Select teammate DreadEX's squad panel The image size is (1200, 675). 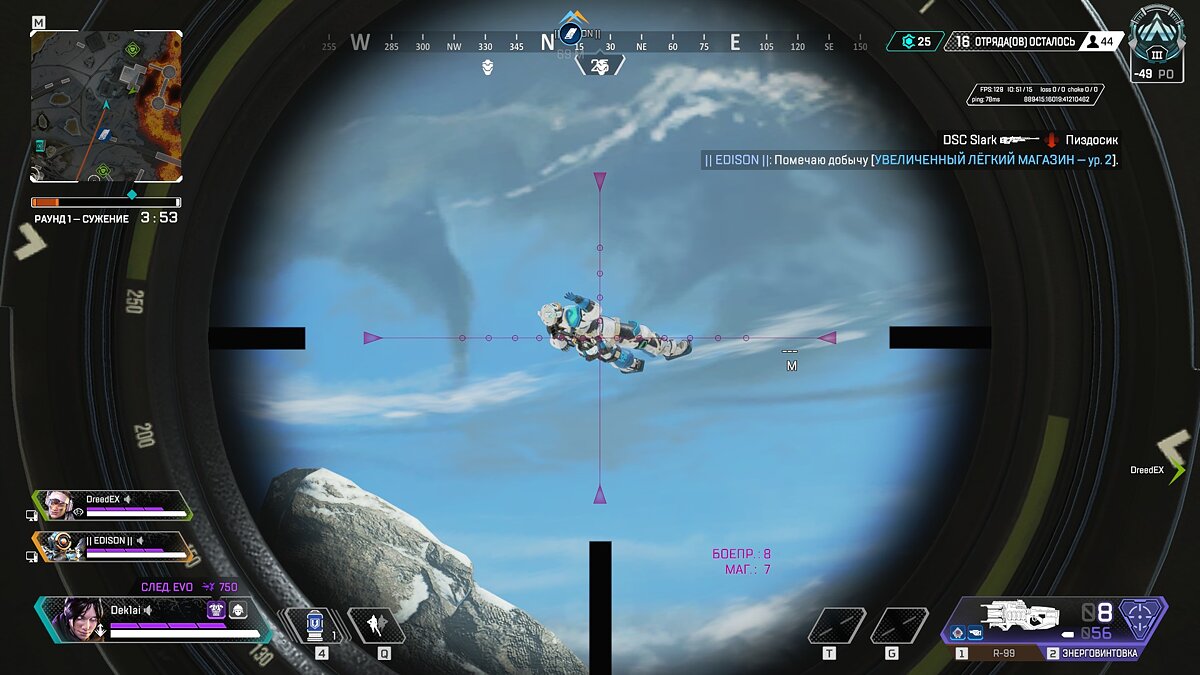112,505
